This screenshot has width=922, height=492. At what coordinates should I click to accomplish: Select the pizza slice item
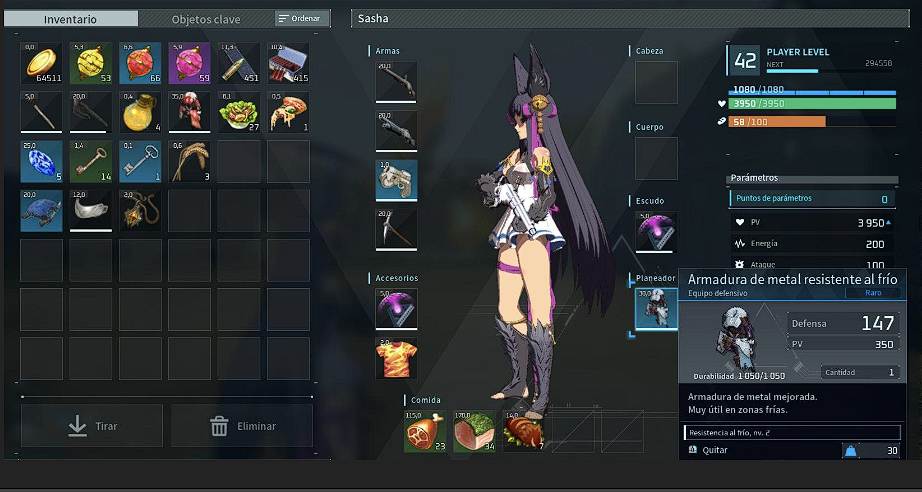288,112
